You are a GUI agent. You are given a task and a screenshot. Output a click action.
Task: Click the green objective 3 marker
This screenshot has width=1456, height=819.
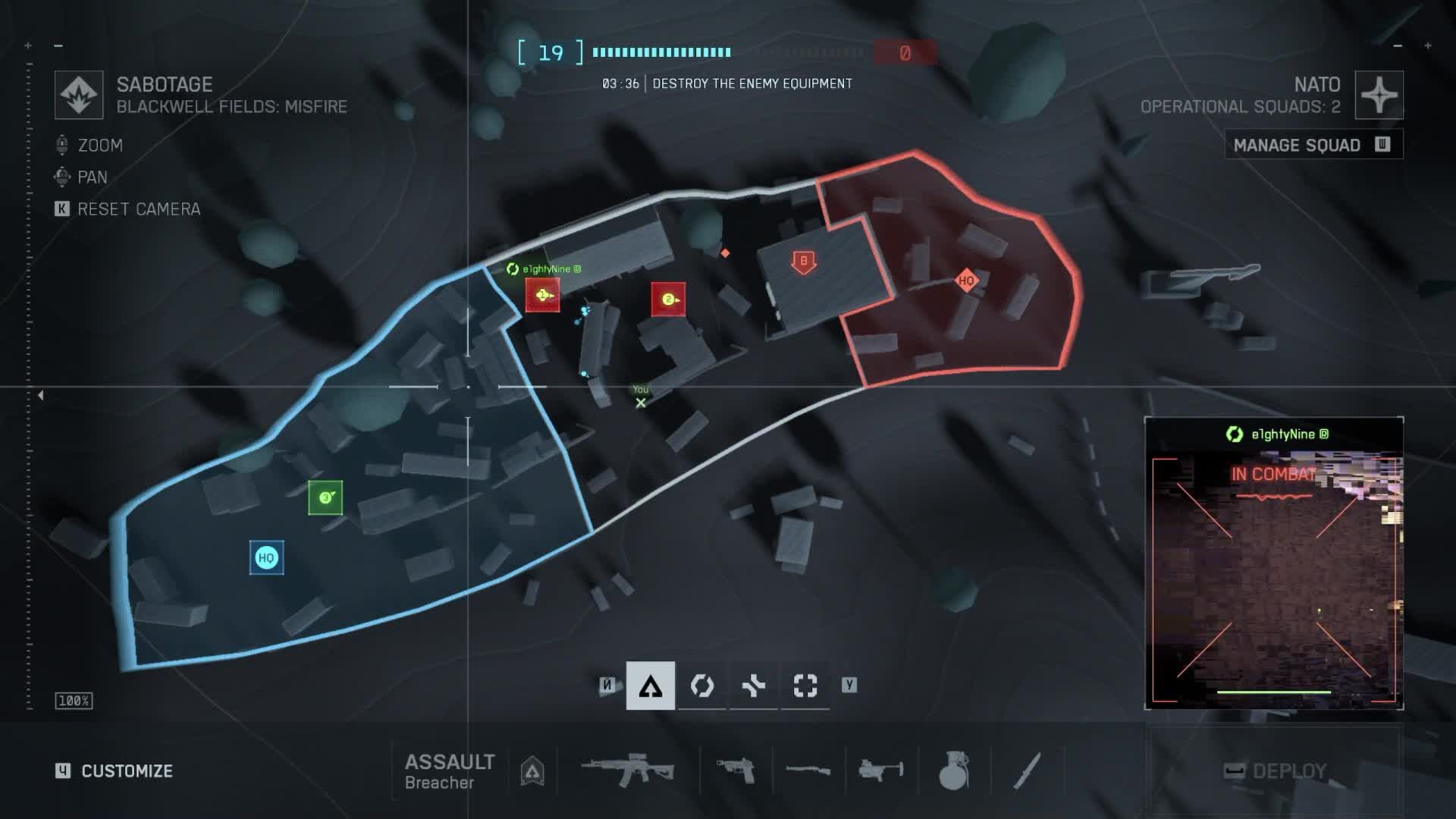325,497
